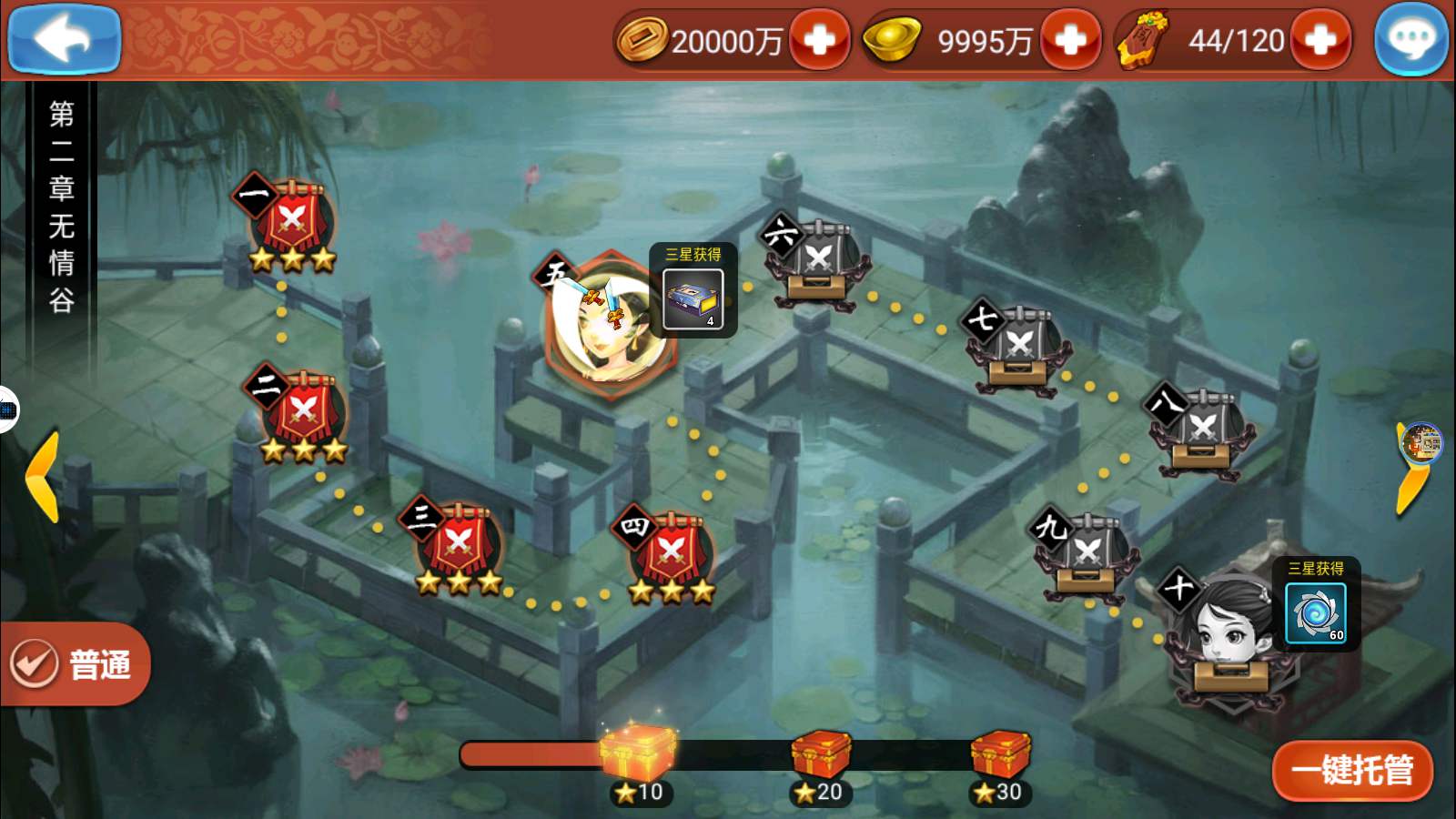This screenshot has width=1456, height=819.
Task: View stage 五 three-star chest reward
Action: tap(693, 298)
